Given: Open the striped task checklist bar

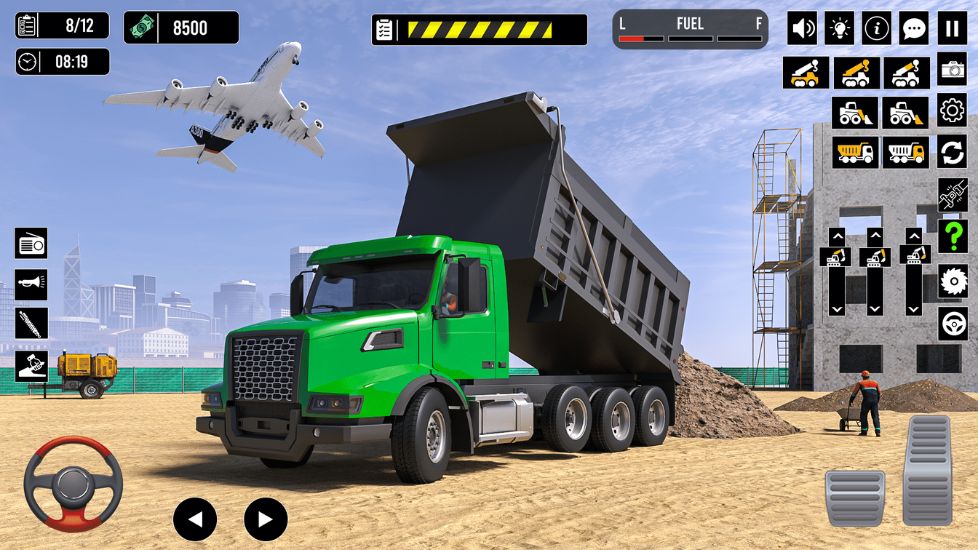Looking at the screenshot, I should coord(479,30).
